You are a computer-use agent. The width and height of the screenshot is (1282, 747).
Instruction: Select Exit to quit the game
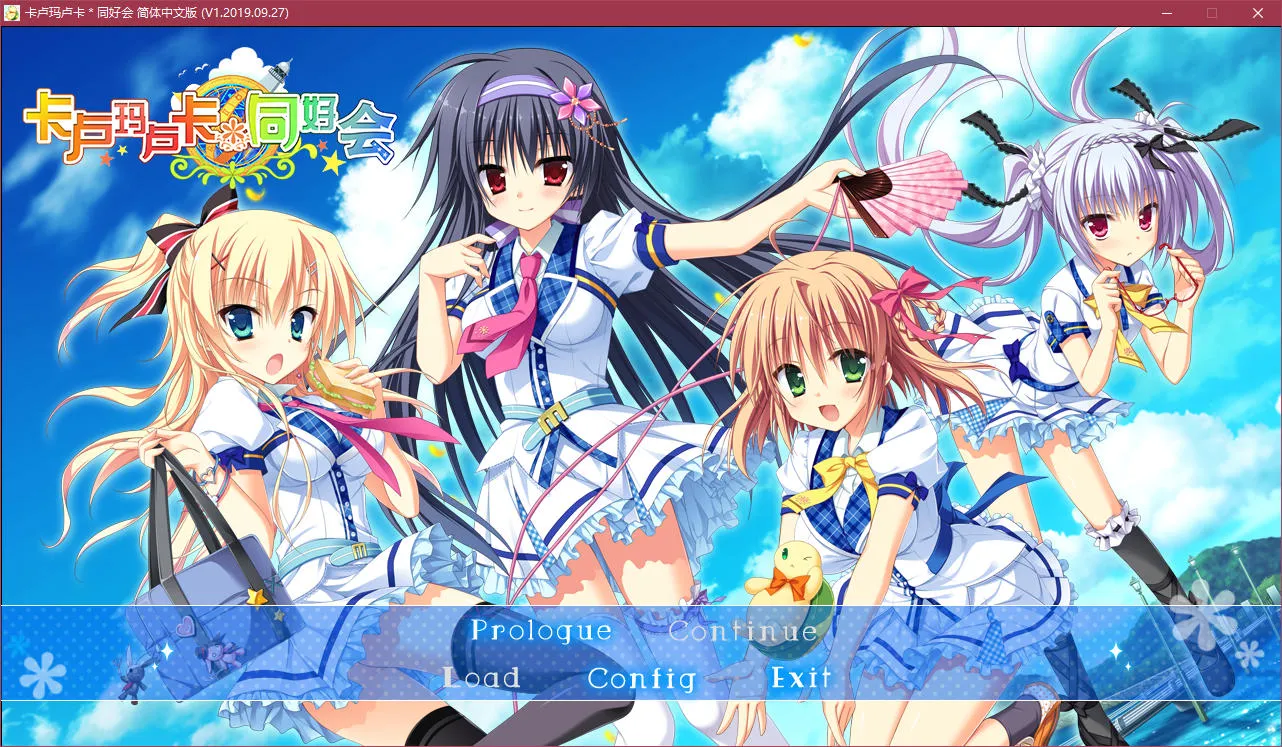[x=801, y=678]
